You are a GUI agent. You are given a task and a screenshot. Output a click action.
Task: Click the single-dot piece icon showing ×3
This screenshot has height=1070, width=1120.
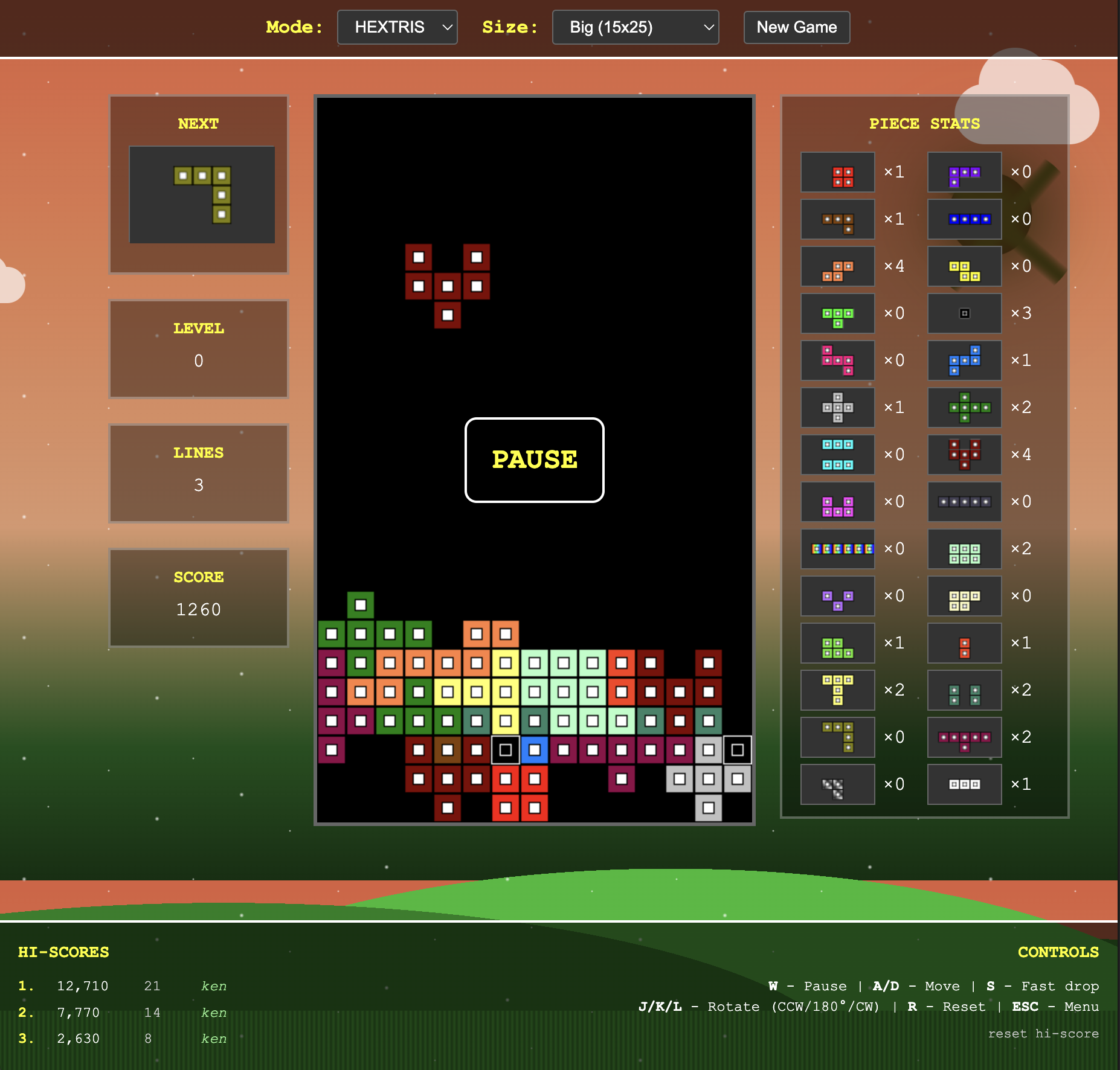tap(965, 313)
